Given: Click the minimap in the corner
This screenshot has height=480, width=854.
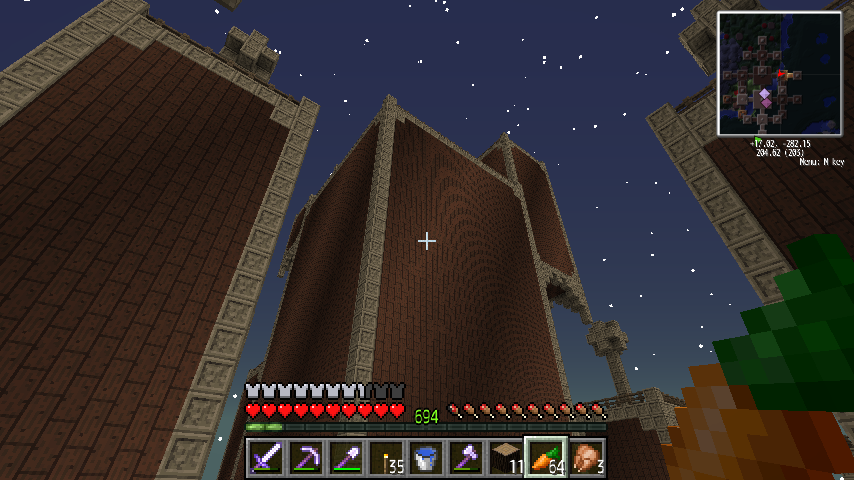Looking at the screenshot, I should point(779,74).
